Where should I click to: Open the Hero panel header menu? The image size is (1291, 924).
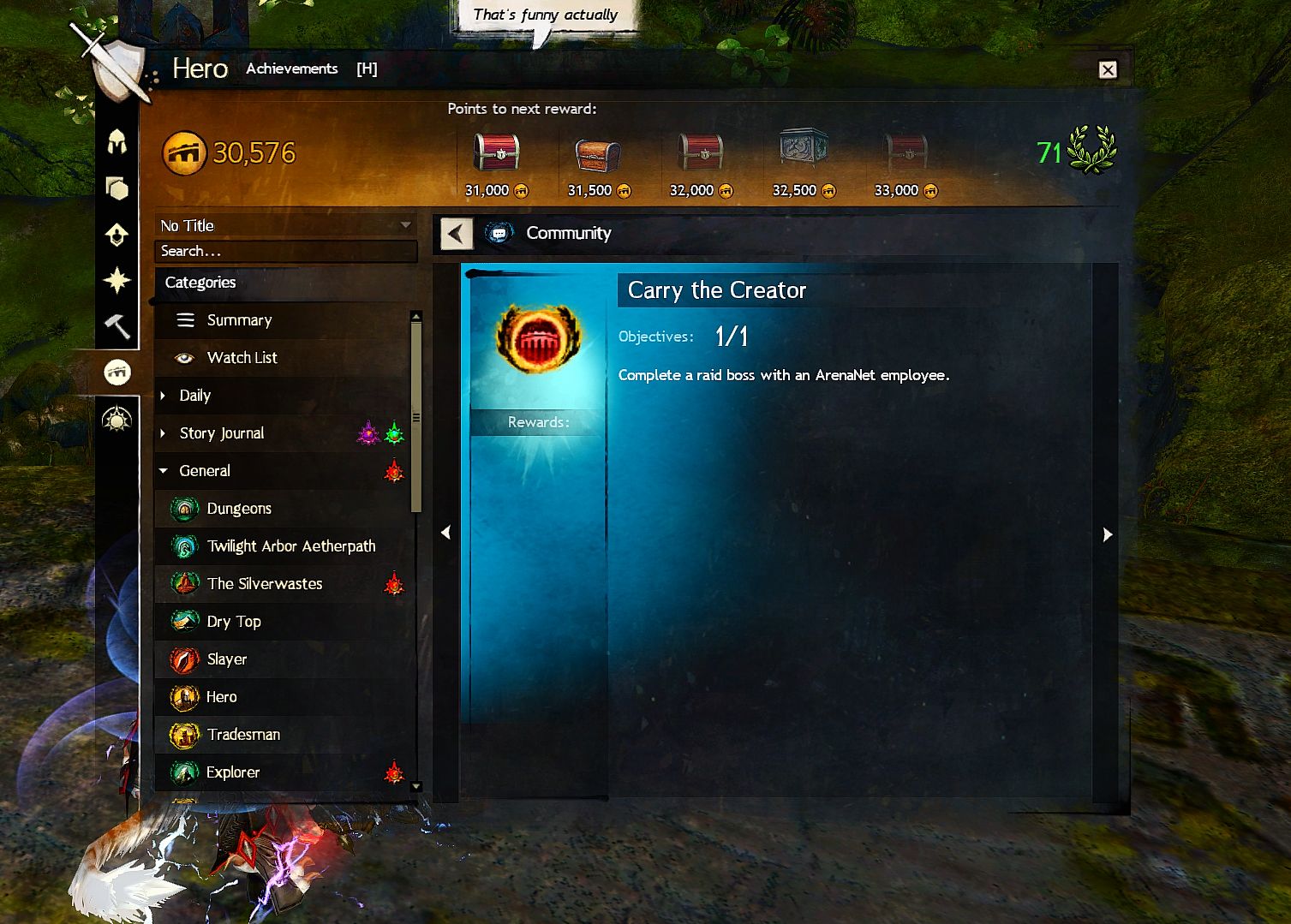199,68
